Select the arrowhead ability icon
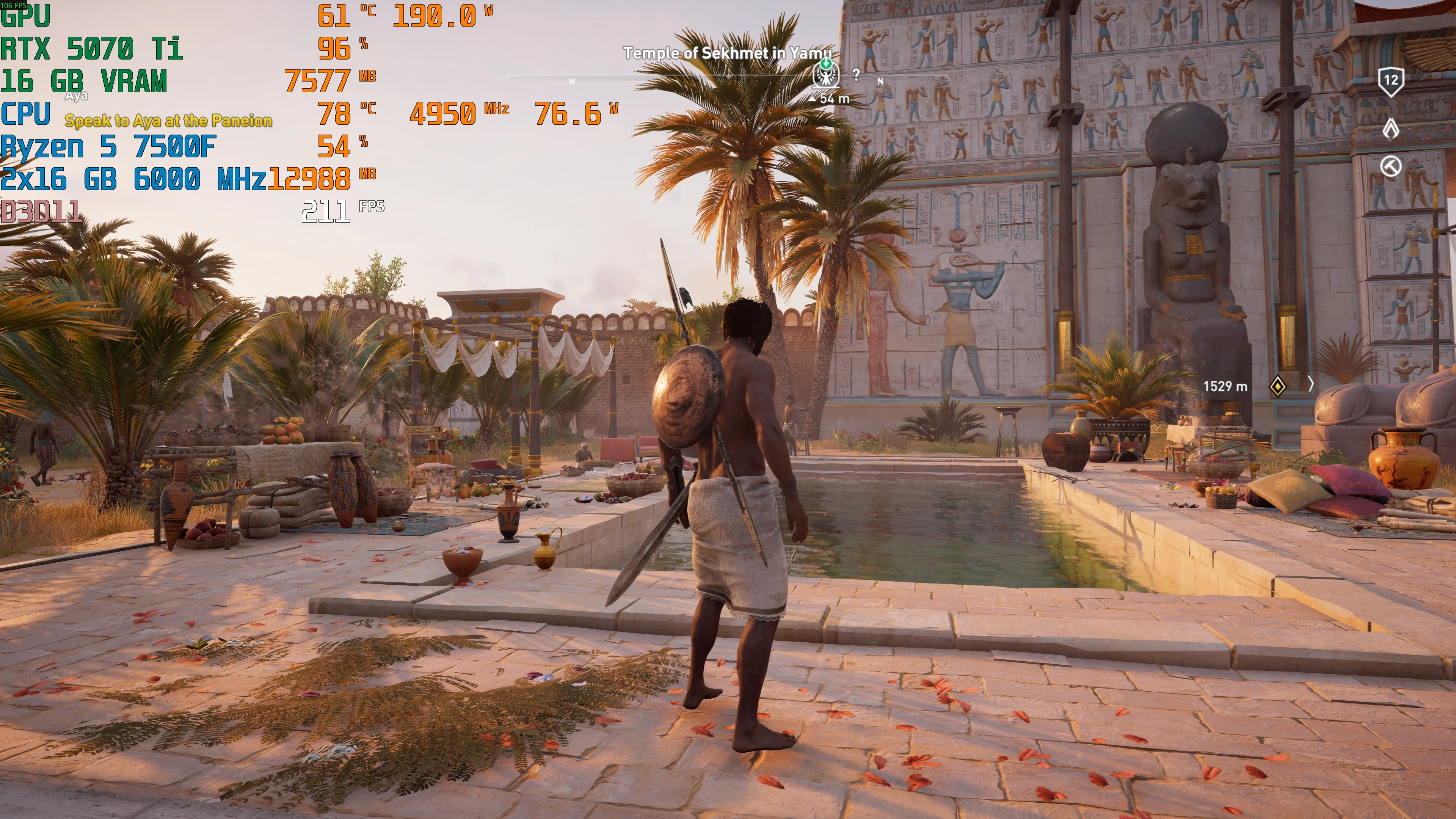 coord(1390,129)
